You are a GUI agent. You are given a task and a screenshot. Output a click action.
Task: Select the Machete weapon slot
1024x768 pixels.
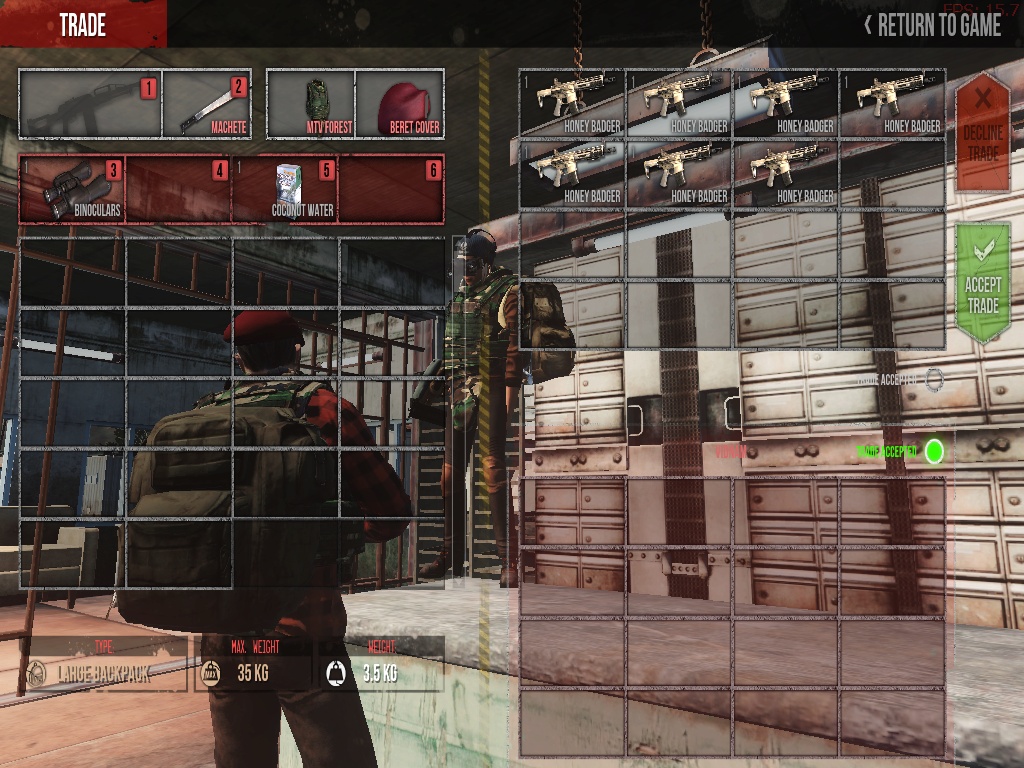[x=206, y=104]
